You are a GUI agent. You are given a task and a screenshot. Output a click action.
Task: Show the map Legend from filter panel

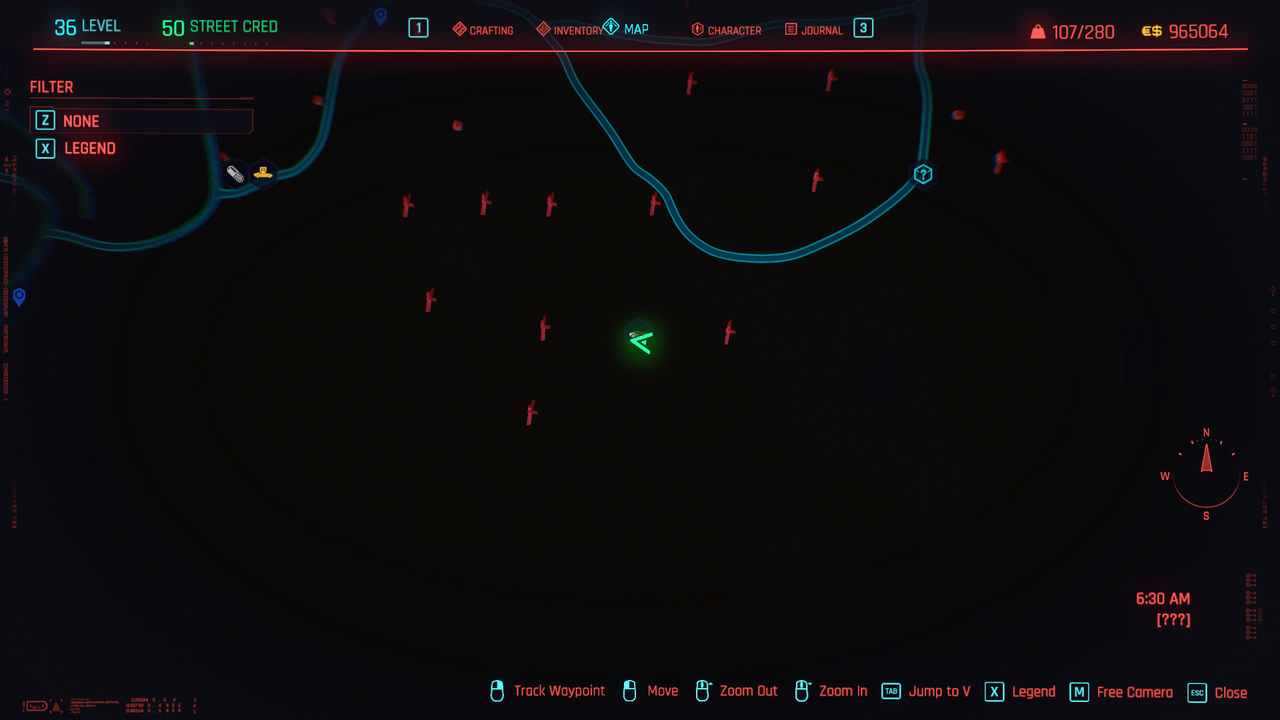coord(89,148)
